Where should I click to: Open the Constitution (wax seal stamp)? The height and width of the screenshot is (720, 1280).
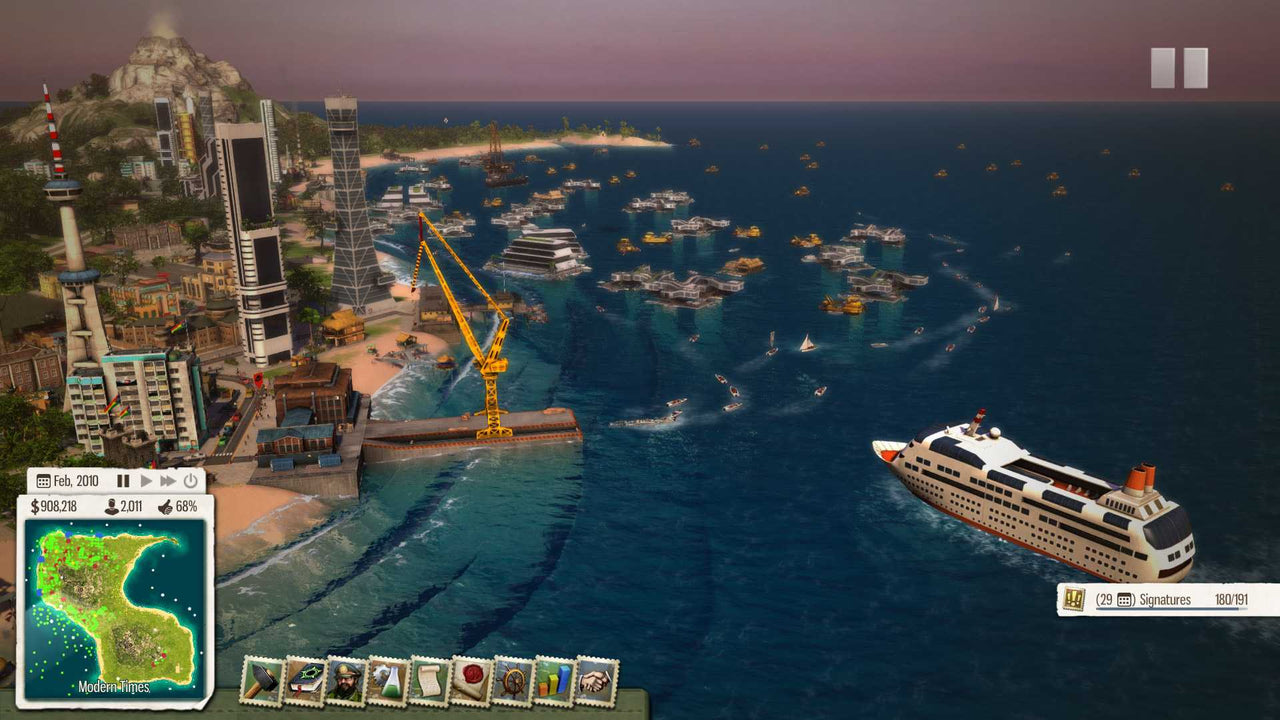tap(471, 681)
